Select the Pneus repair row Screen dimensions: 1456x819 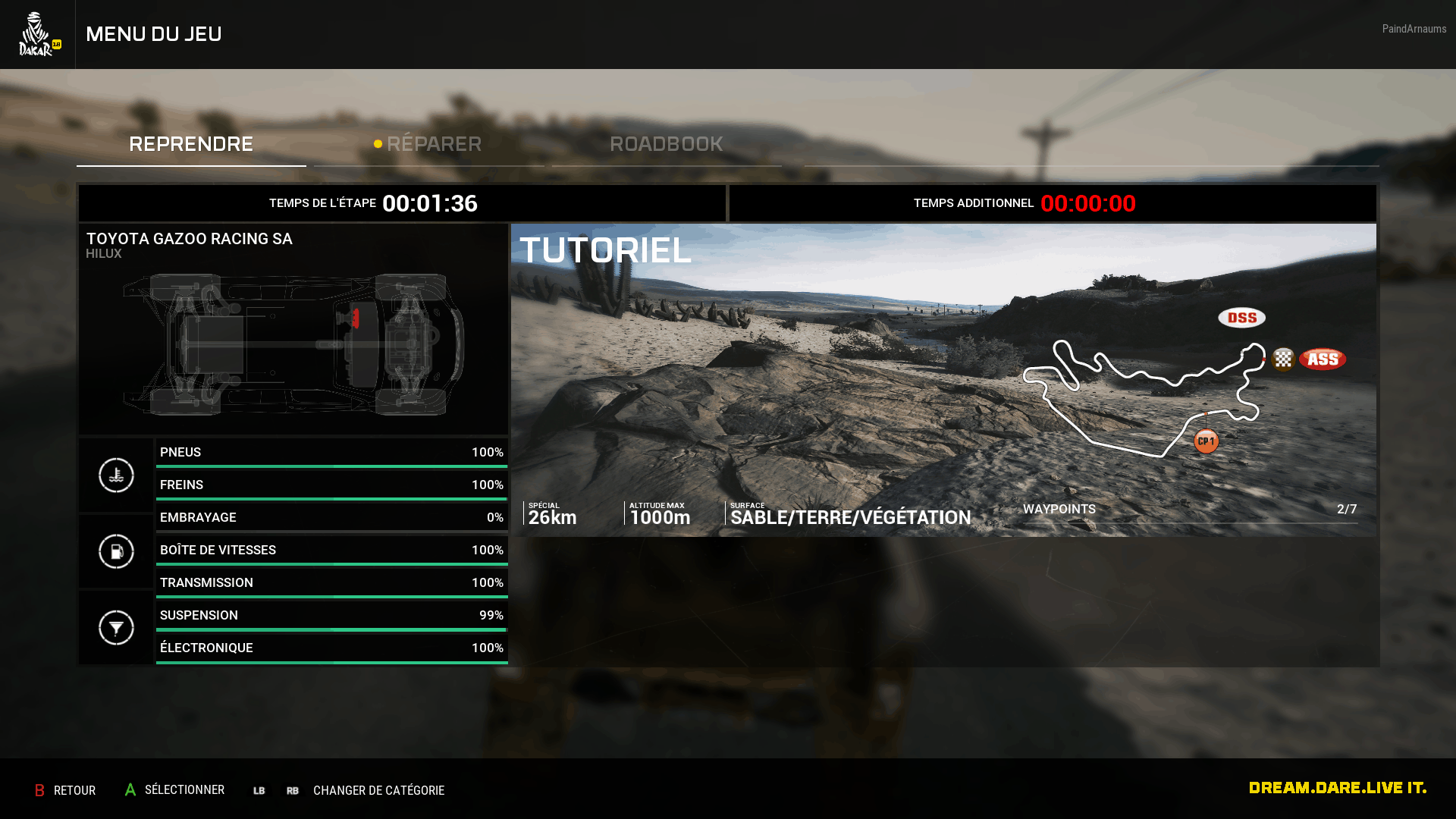[x=331, y=453]
